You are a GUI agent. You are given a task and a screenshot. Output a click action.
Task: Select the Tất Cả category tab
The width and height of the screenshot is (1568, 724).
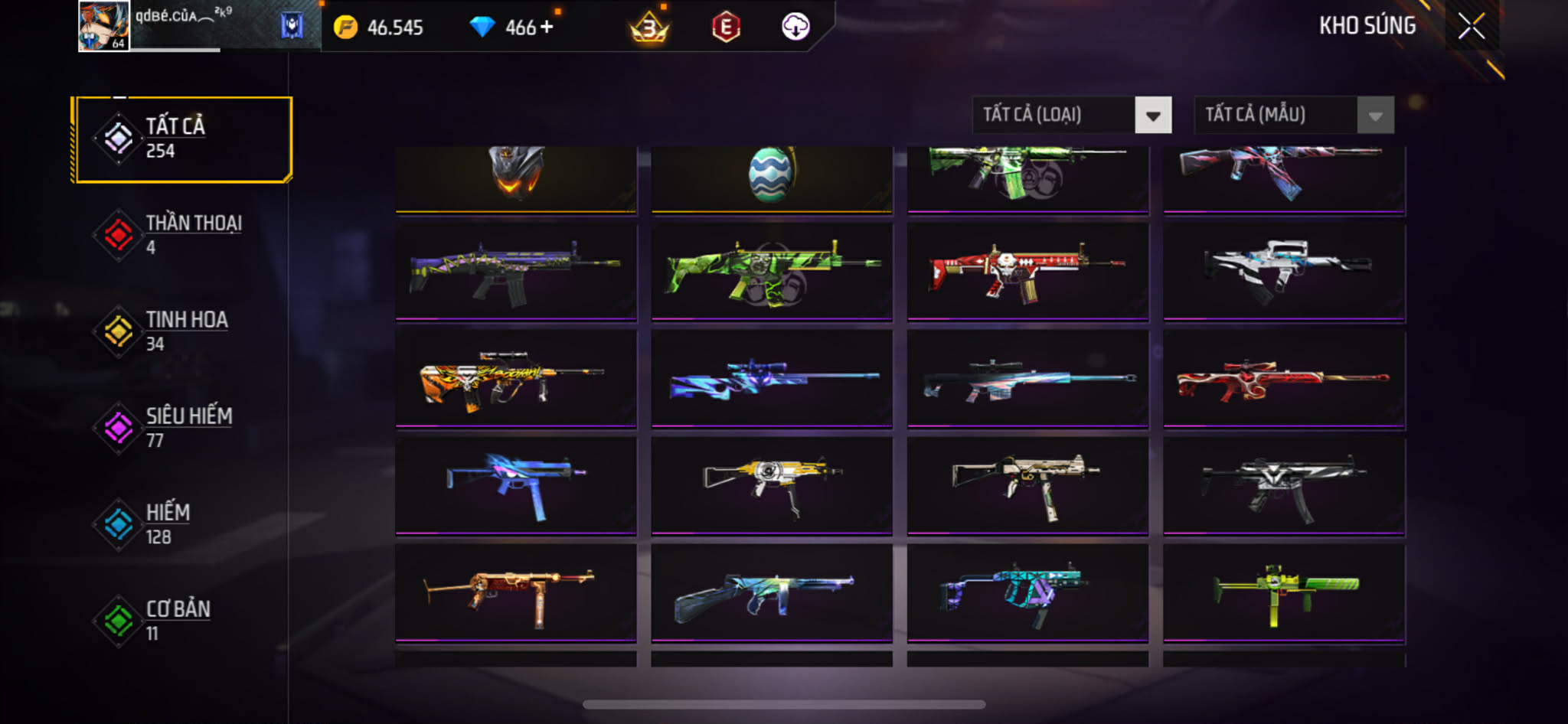[182, 139]
